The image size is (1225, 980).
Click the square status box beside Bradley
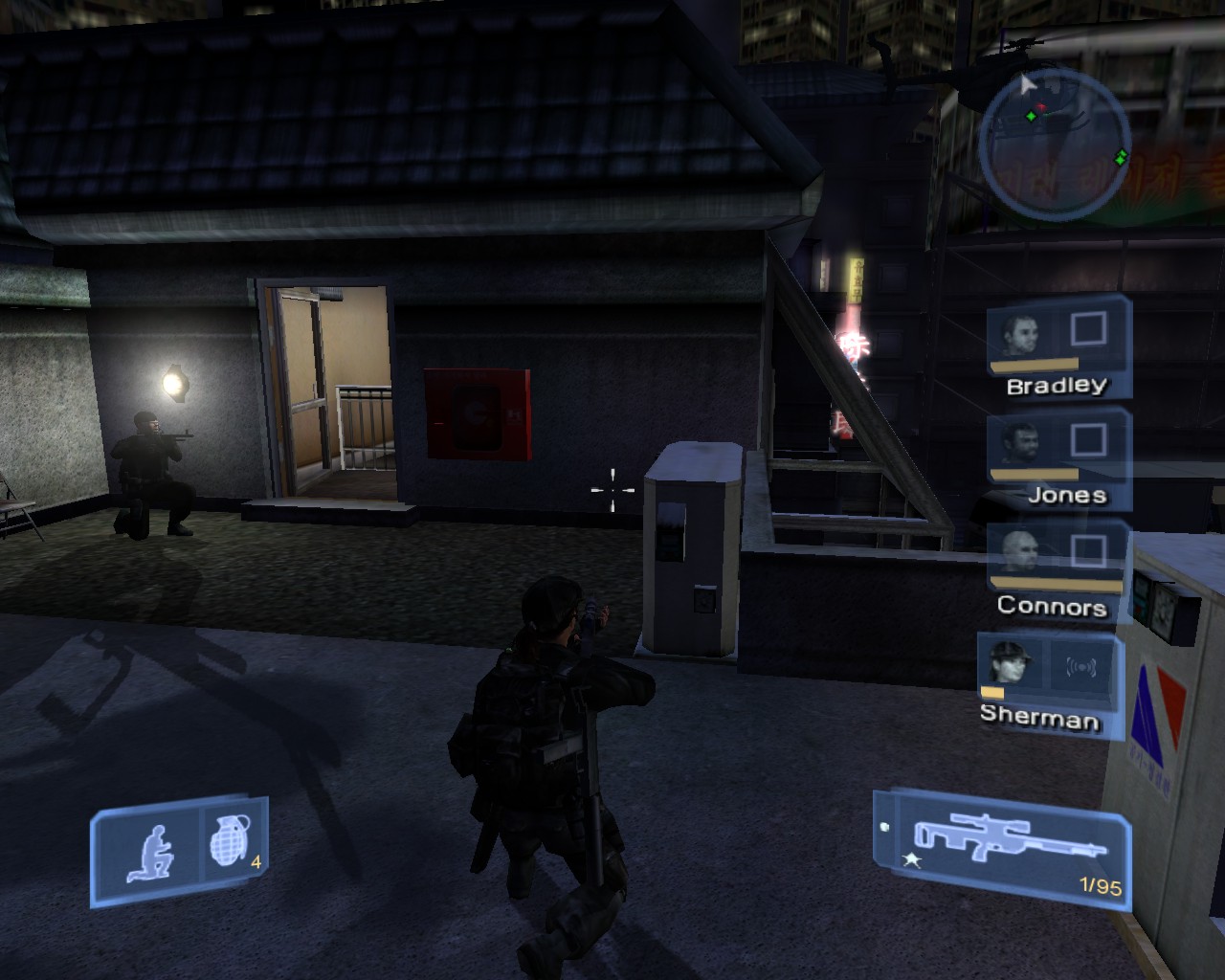tap(1088, 329)
